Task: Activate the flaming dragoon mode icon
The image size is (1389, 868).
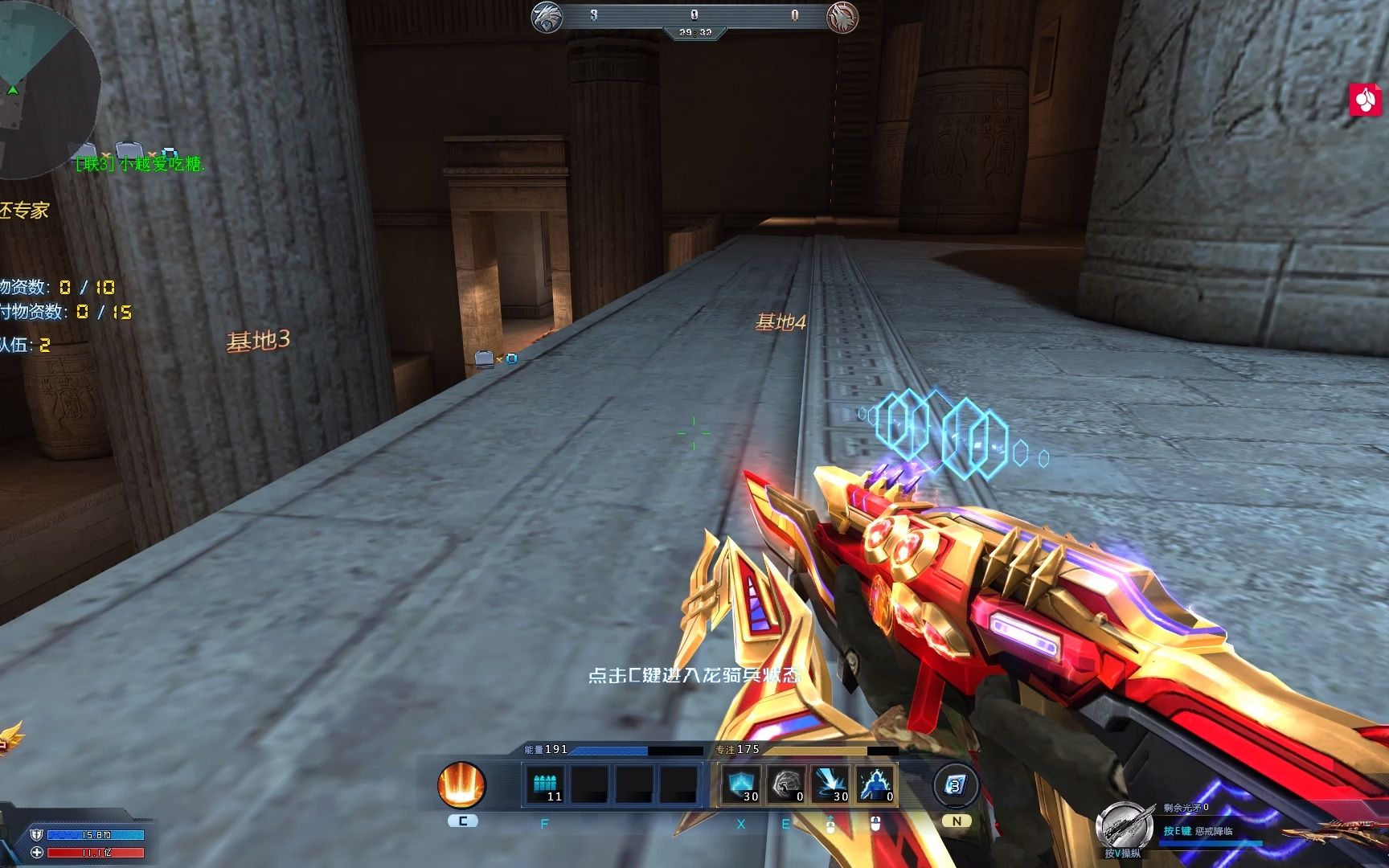Action: pyautogui.click(x=462, y=784)
